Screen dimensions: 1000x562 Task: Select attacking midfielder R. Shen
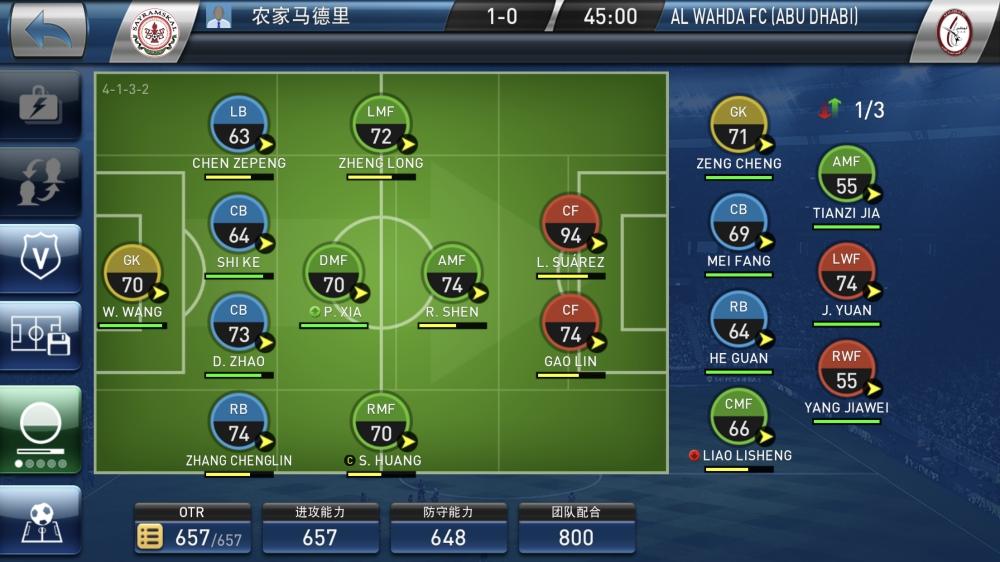(x=452, y=273)
